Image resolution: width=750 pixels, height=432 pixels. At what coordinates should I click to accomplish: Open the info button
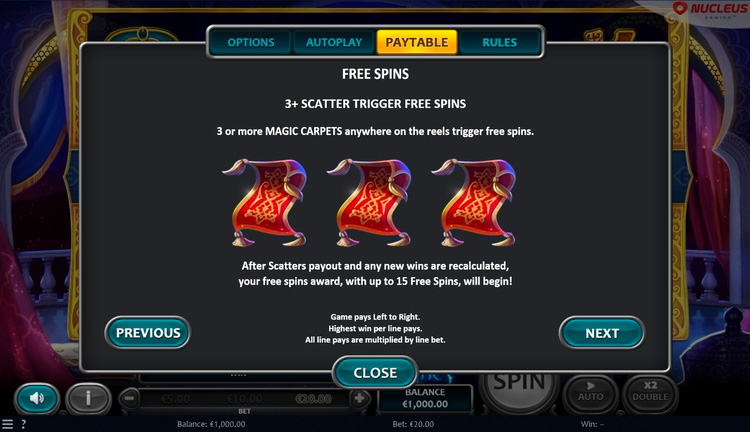point(88,398)
